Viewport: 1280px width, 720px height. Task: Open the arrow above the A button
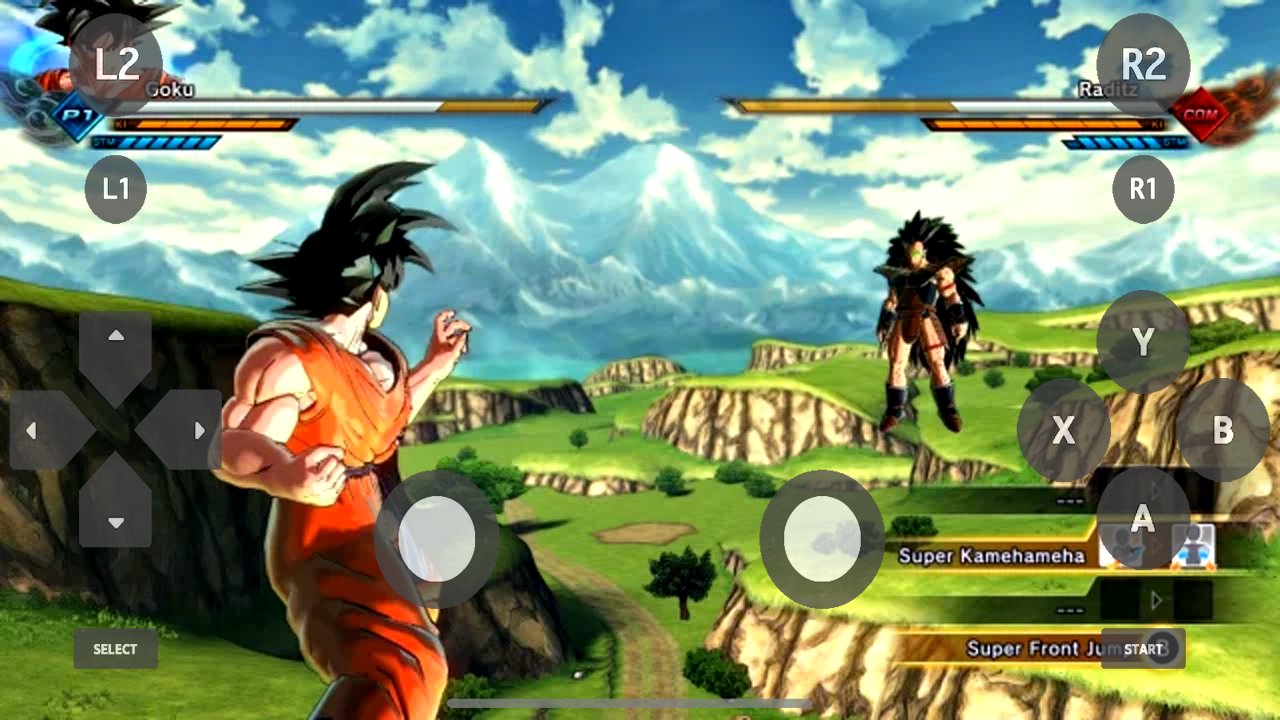pos(1156,489)
